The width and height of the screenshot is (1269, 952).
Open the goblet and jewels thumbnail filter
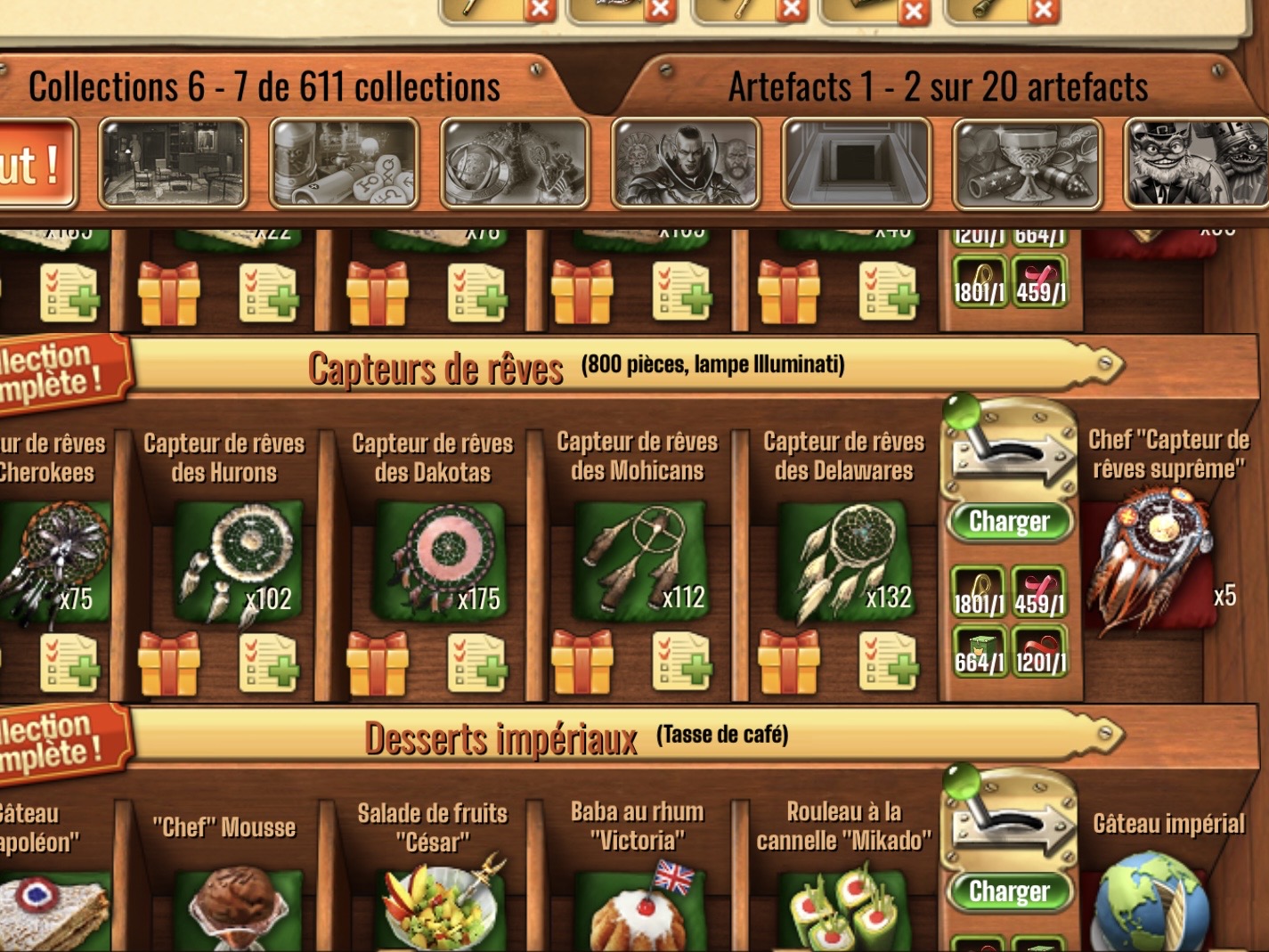[x=1027, y=164]
